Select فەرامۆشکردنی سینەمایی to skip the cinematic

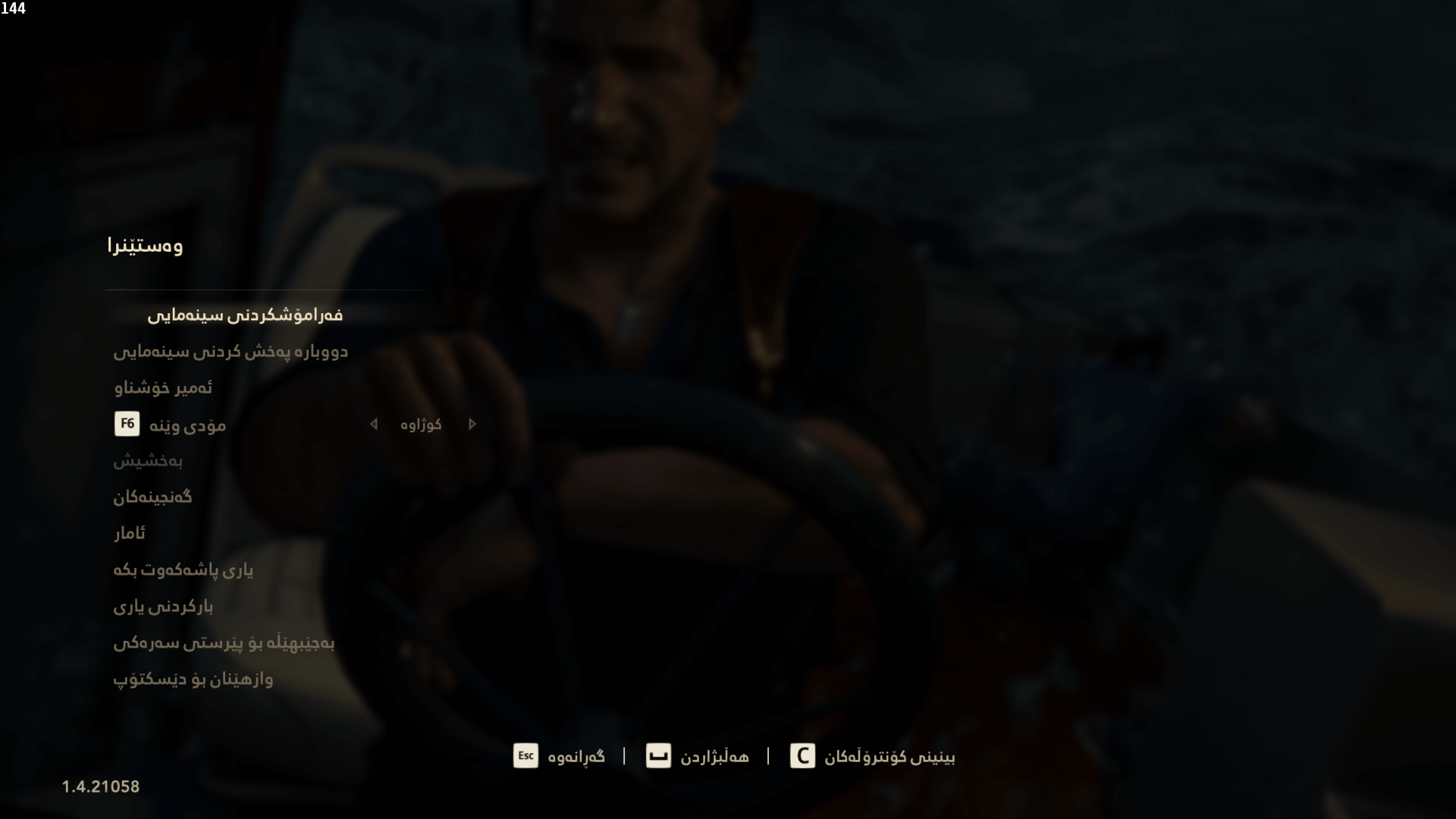pos(246,314)
